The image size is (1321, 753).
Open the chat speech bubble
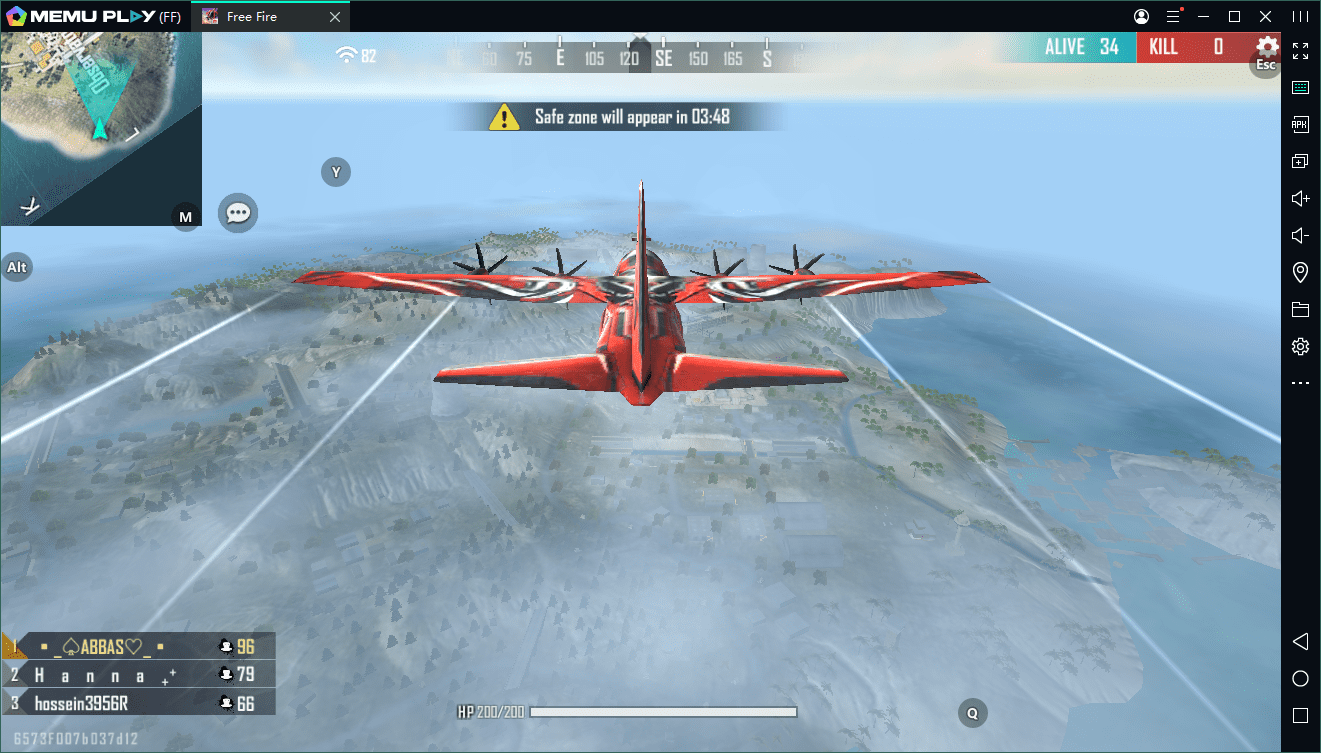tap(238, 213)
